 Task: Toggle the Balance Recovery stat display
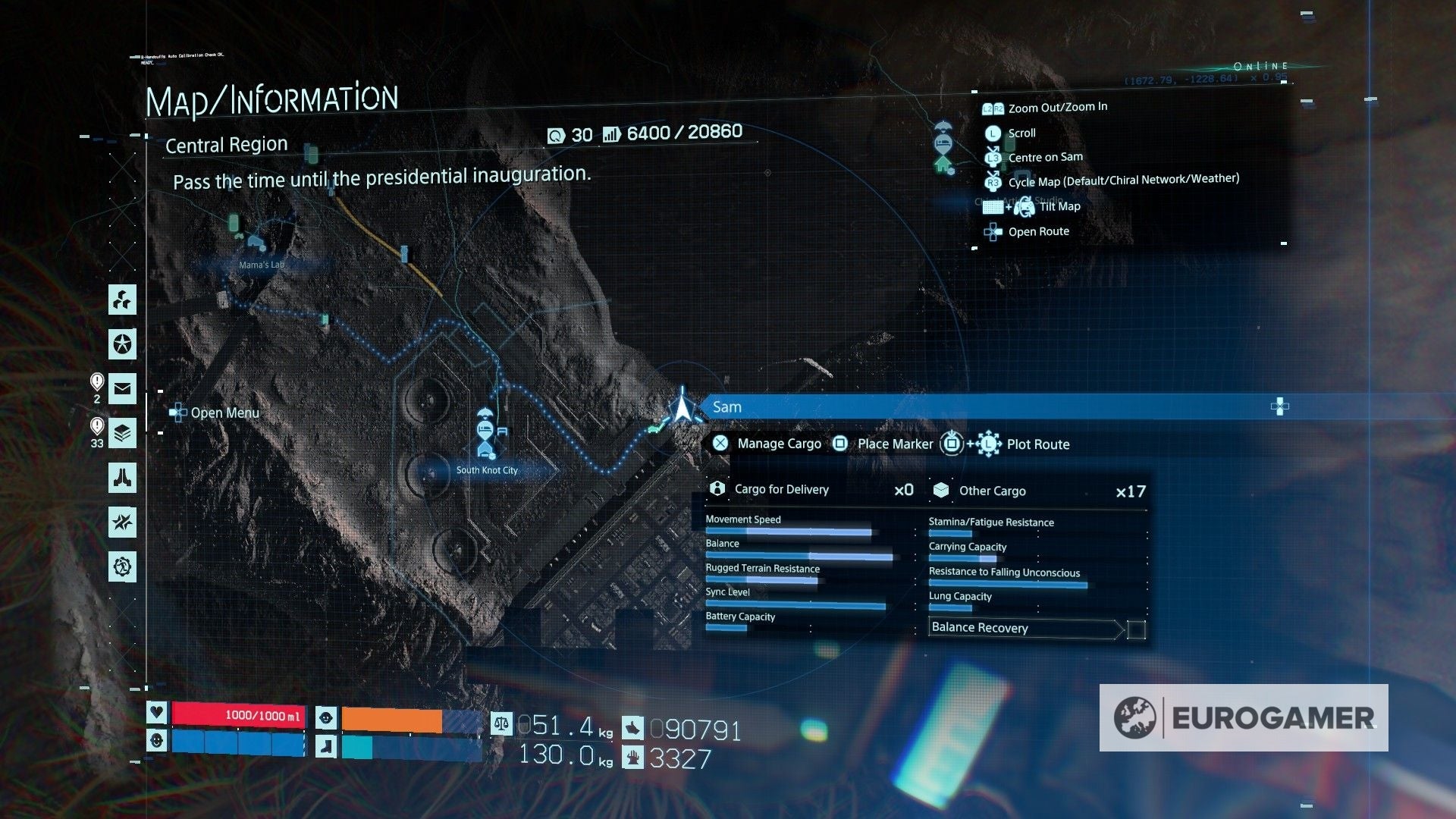pos(979,628)
